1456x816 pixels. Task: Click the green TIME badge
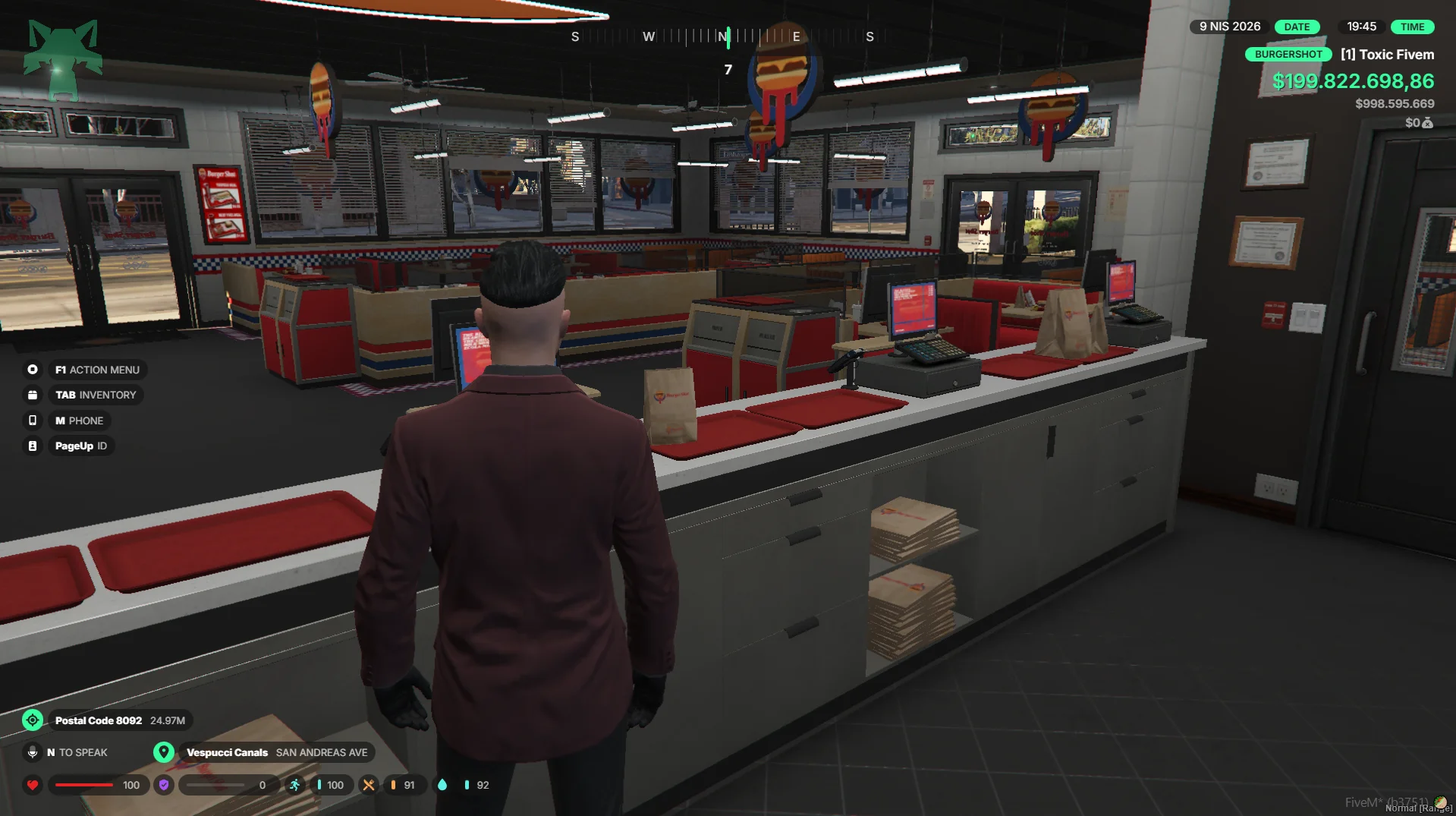pyautogui.click(x=1412, y=27)
